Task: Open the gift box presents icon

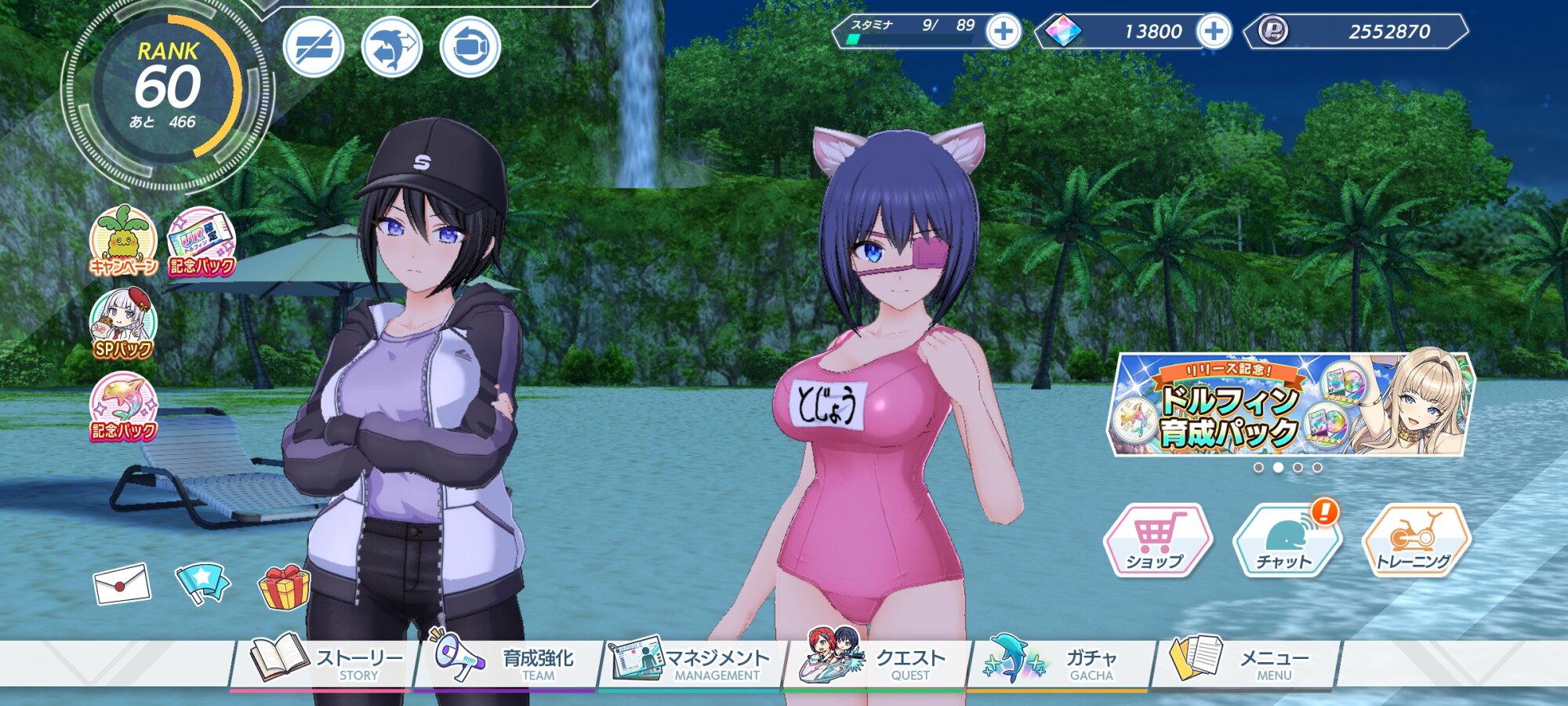Action: 284,587
